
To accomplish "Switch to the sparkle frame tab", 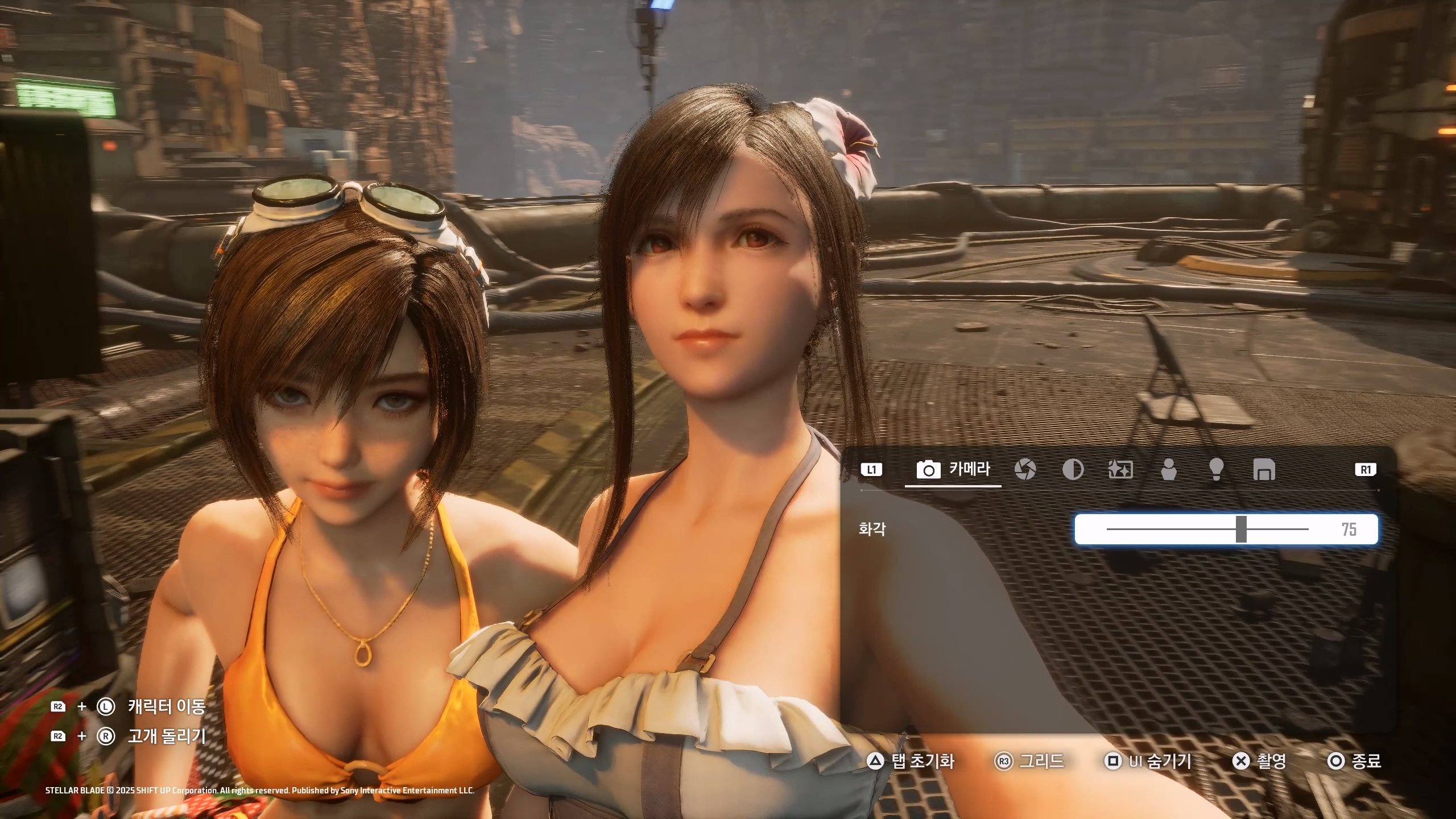I will [1120, 470].
